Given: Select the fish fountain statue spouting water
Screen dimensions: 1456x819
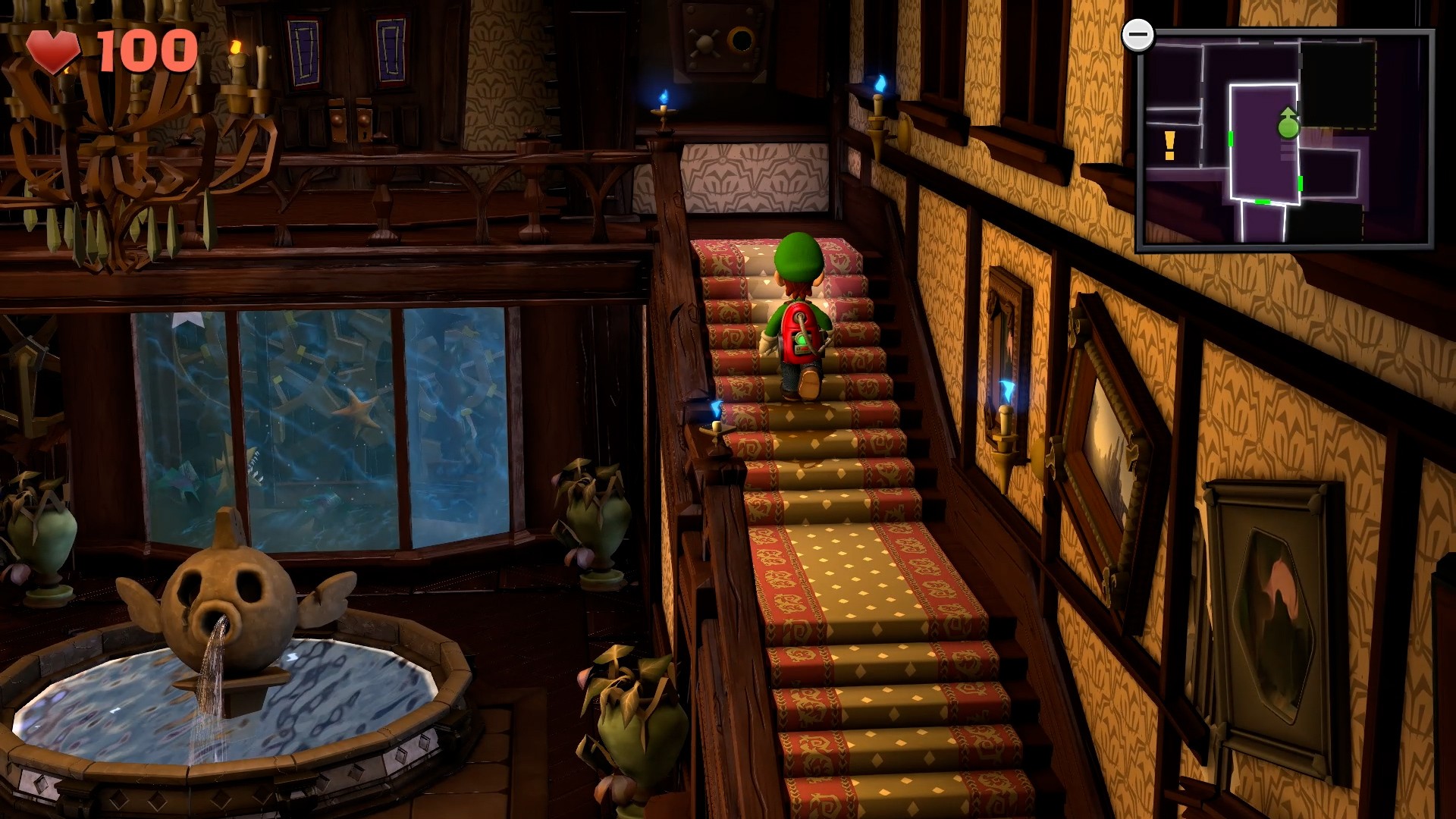Looking at the screenshot, I should point(227,607).
